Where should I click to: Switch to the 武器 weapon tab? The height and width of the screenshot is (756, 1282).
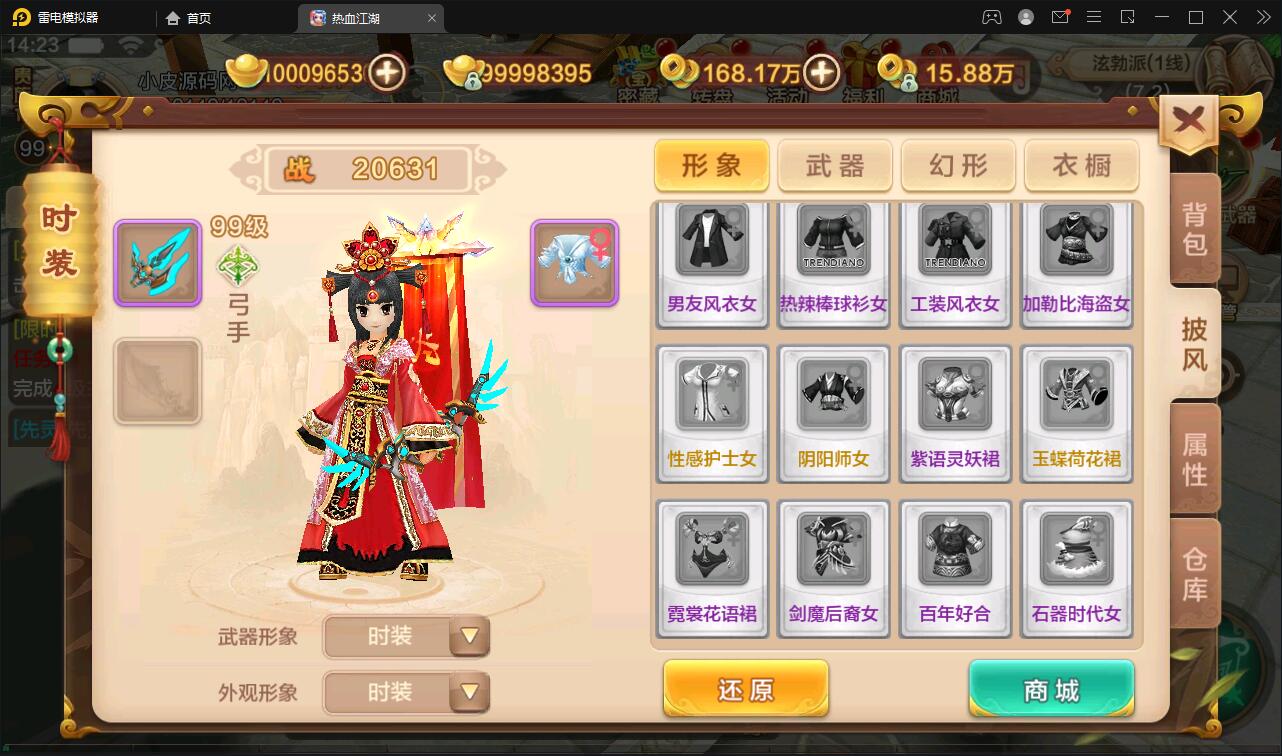pos(835,166)
